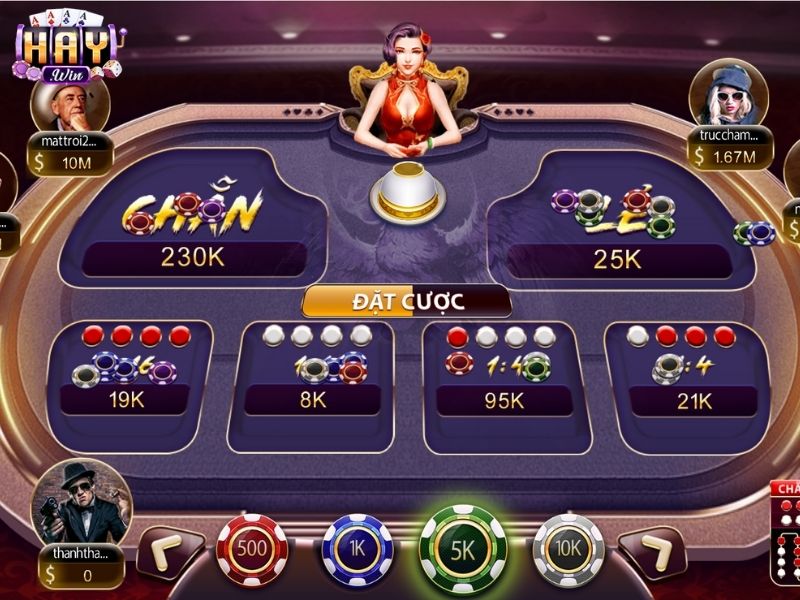Image resolution: width=800 pixels, height=600 pixels.
Task: Select the blue 1K chip
Action: [357, 548]
